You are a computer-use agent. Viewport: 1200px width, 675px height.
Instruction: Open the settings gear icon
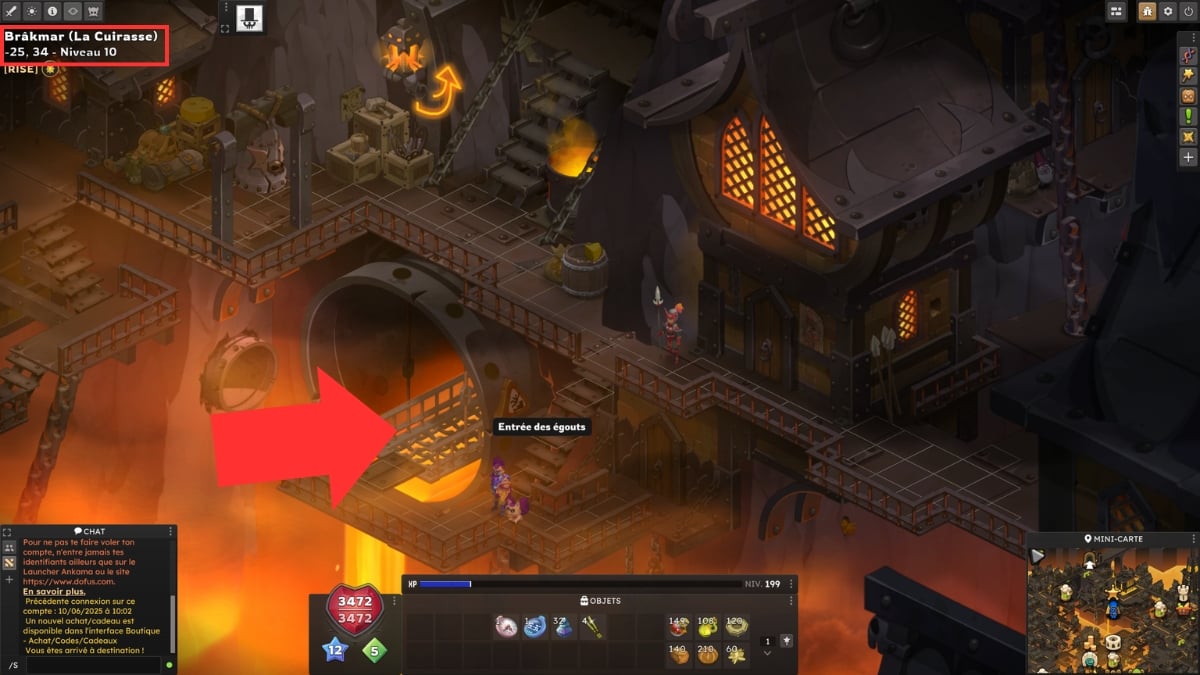(1167, 11)
